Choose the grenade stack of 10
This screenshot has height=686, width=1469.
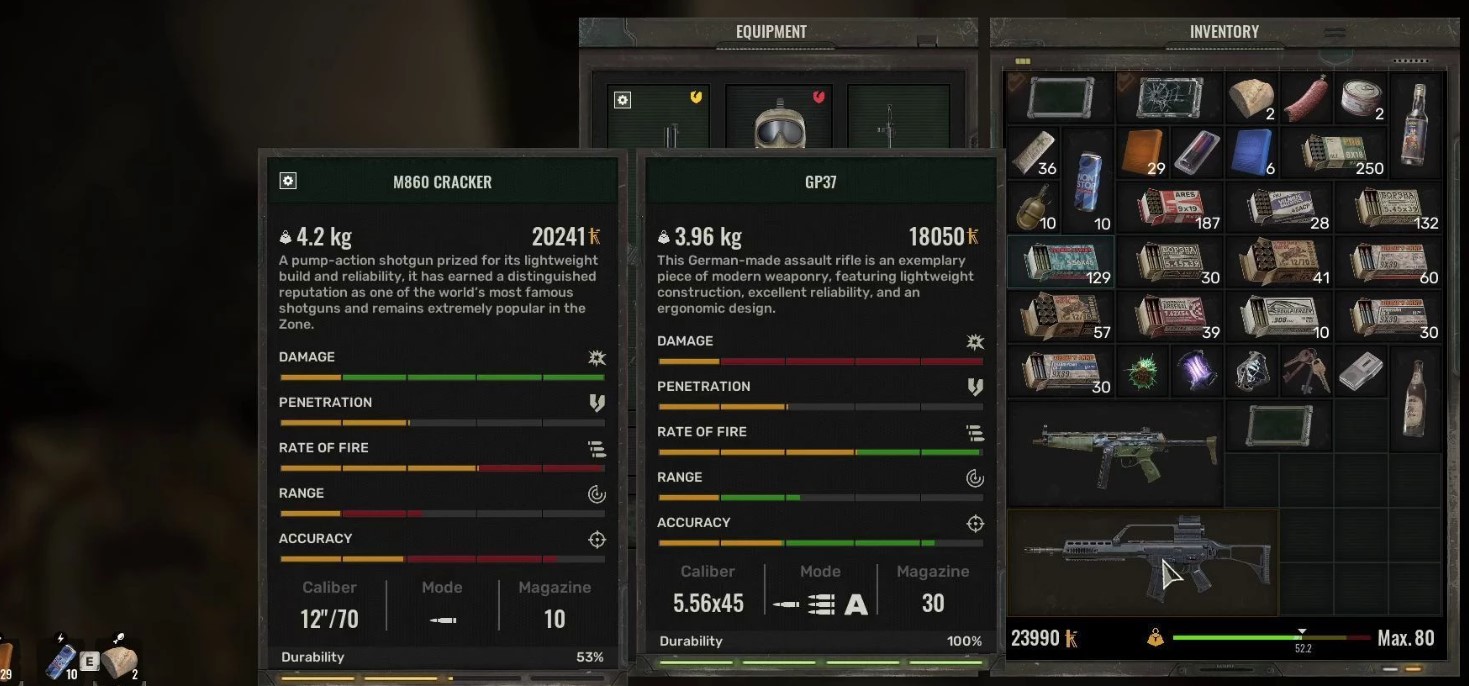(1032, 205)
